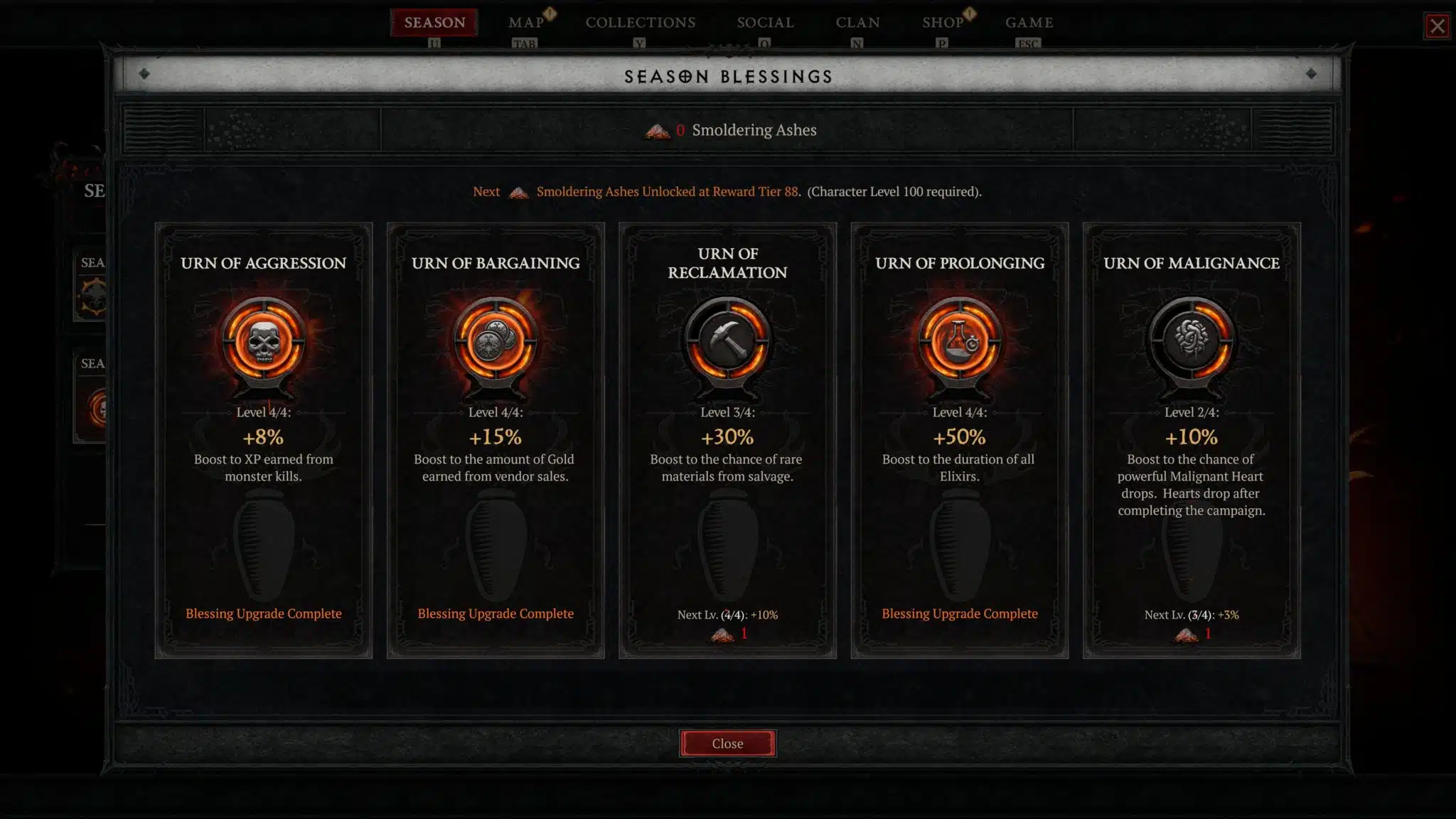
Task: Switch to the COLLECTIONS tab
Action: pos(641,22)
